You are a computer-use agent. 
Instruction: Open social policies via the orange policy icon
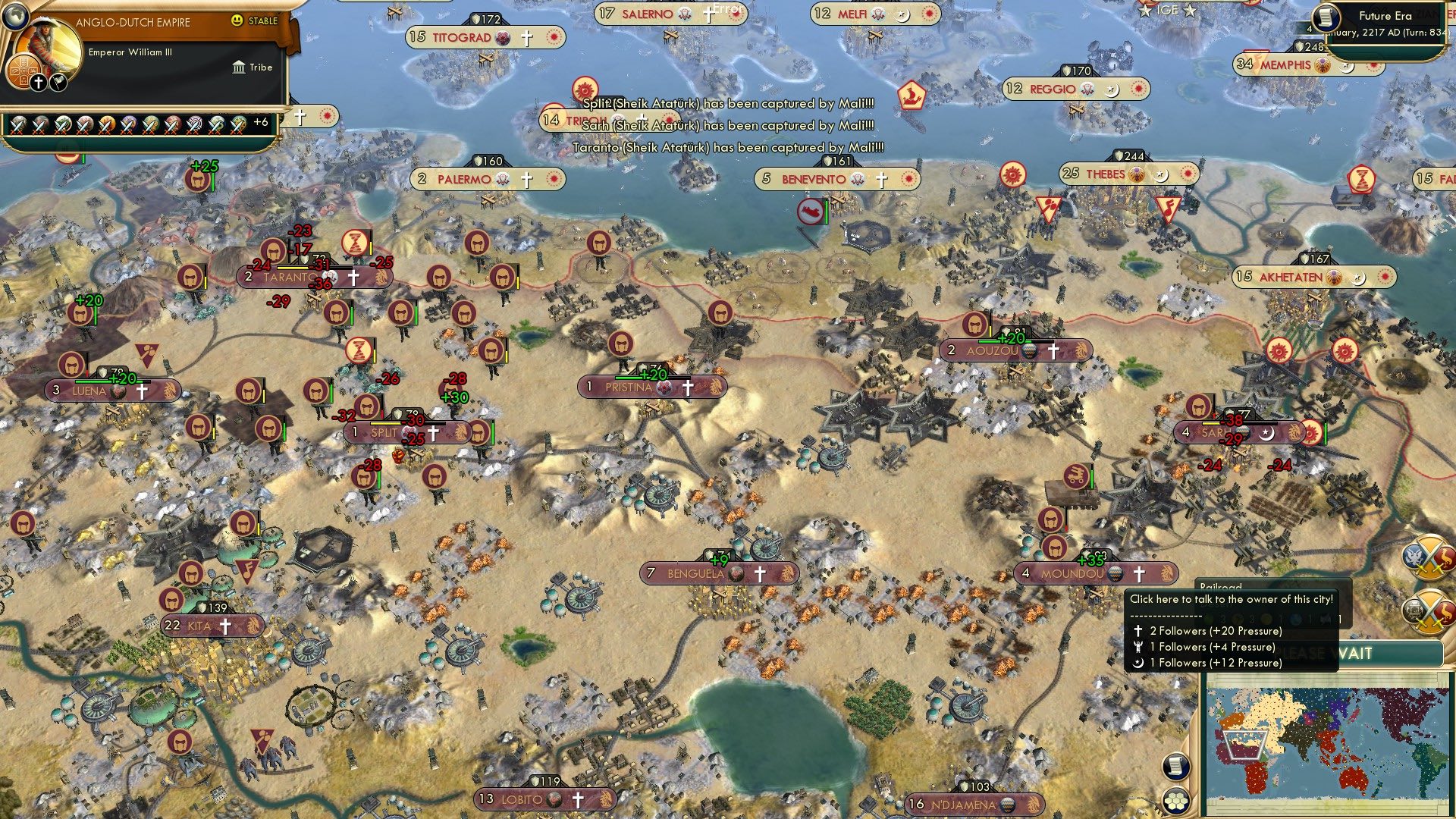click(24, 71)
